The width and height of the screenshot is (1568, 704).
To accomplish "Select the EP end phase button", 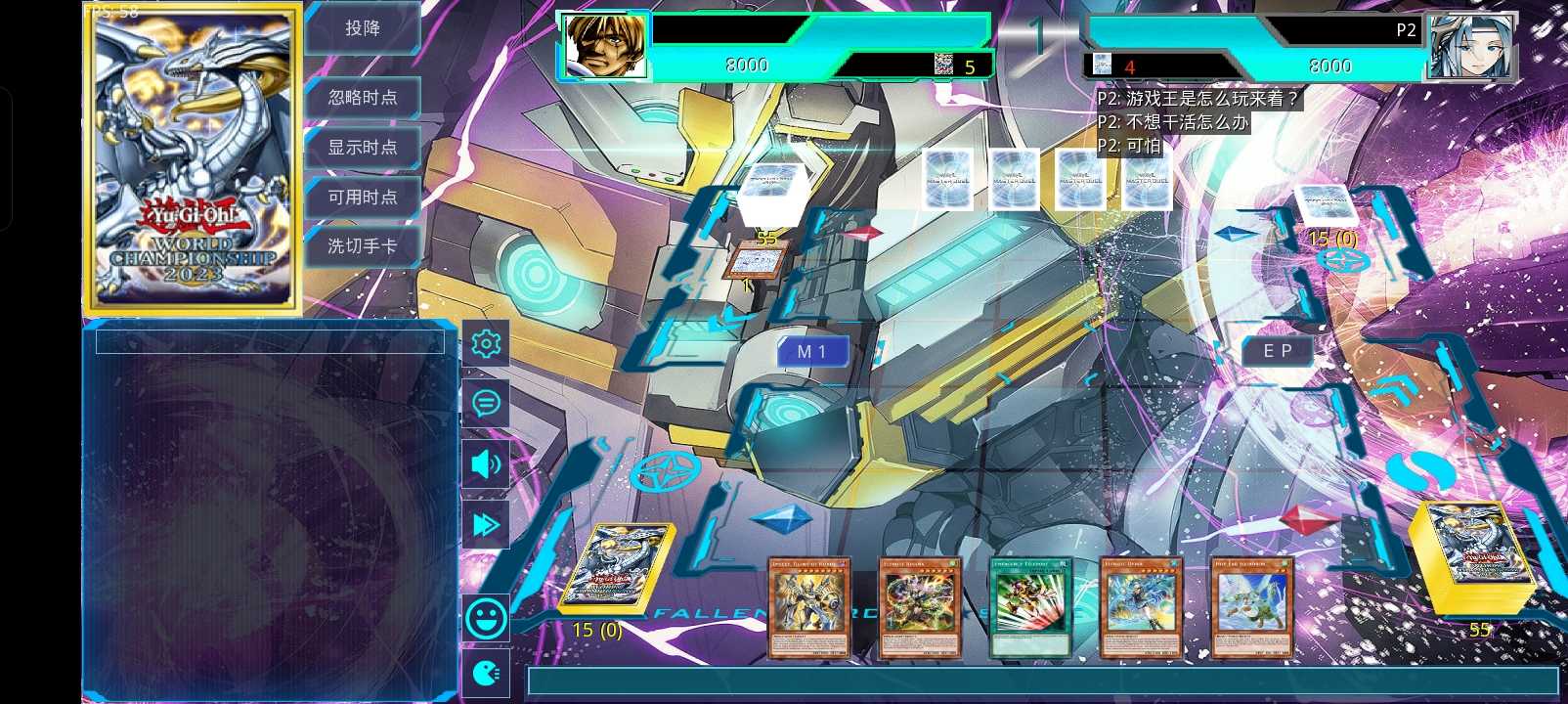I will (1278, 351).
